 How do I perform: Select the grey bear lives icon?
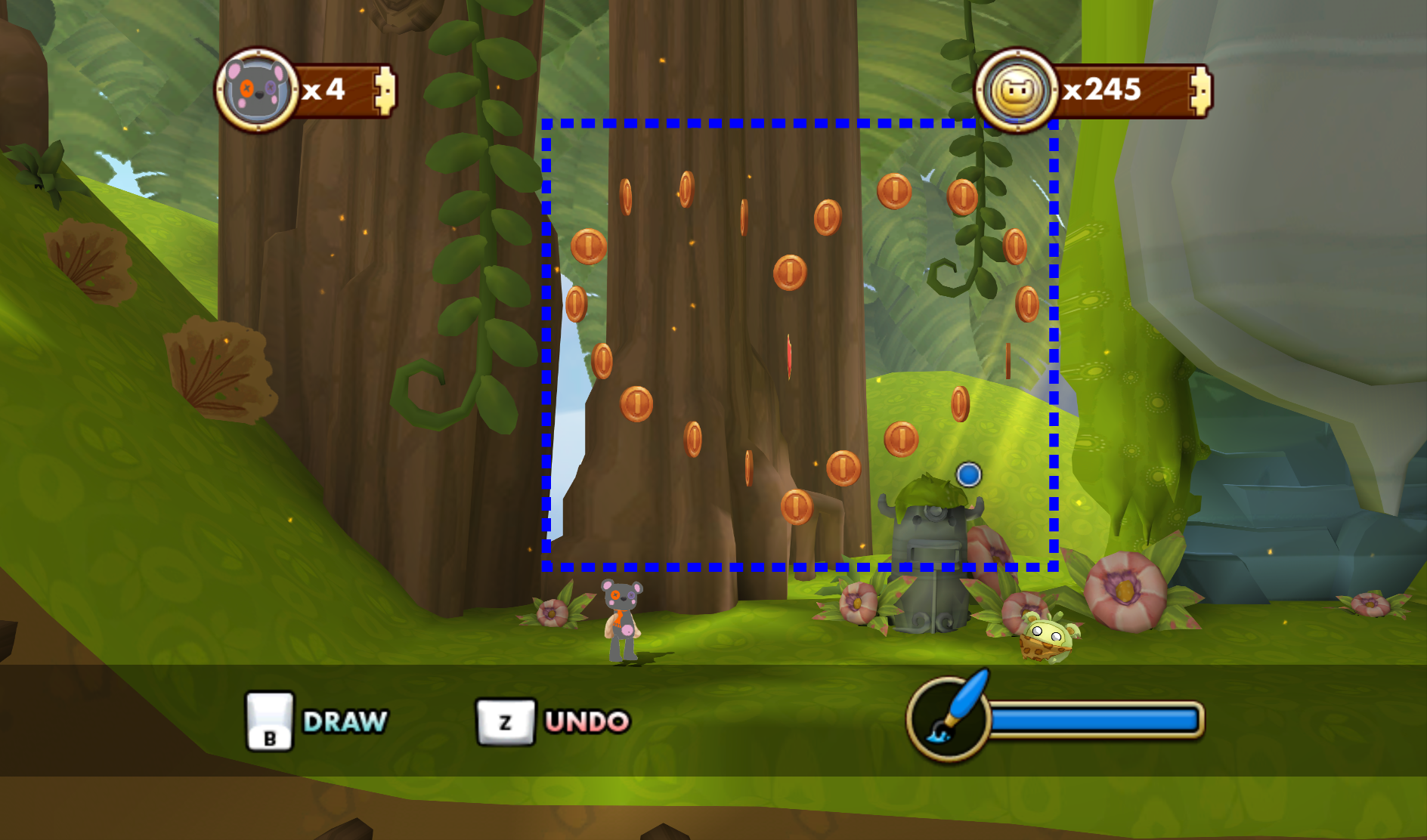[257, 91]
